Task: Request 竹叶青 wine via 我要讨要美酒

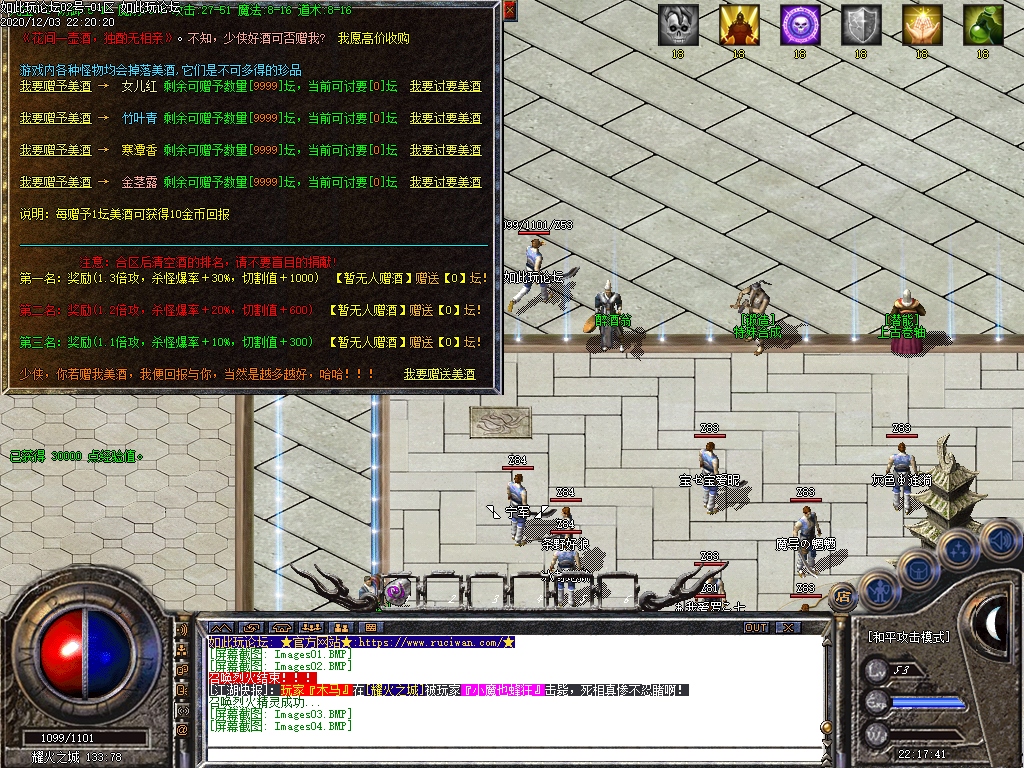Action: 445,118
